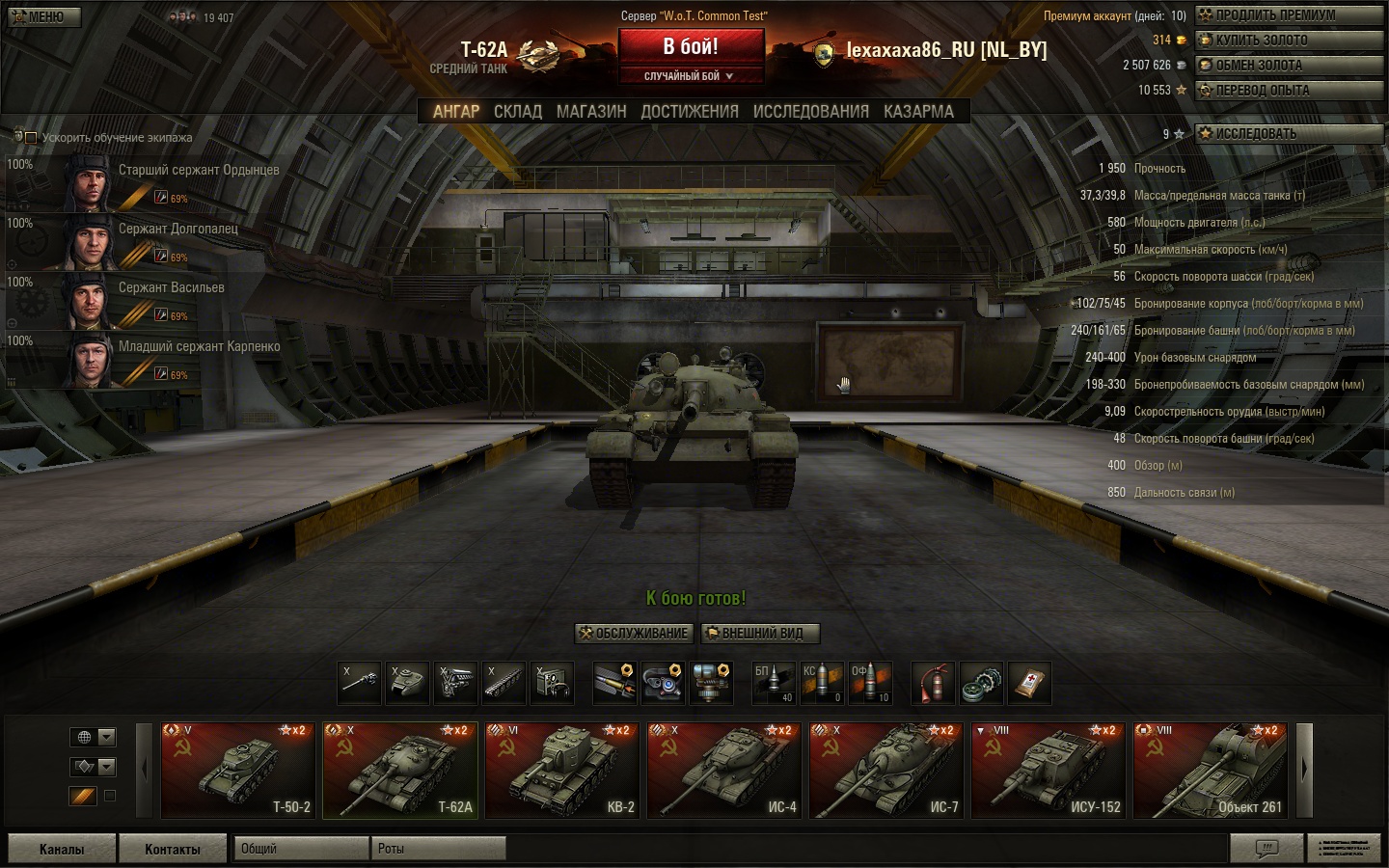Toggle the accelerate crew training checkbox

coord(31,138)
